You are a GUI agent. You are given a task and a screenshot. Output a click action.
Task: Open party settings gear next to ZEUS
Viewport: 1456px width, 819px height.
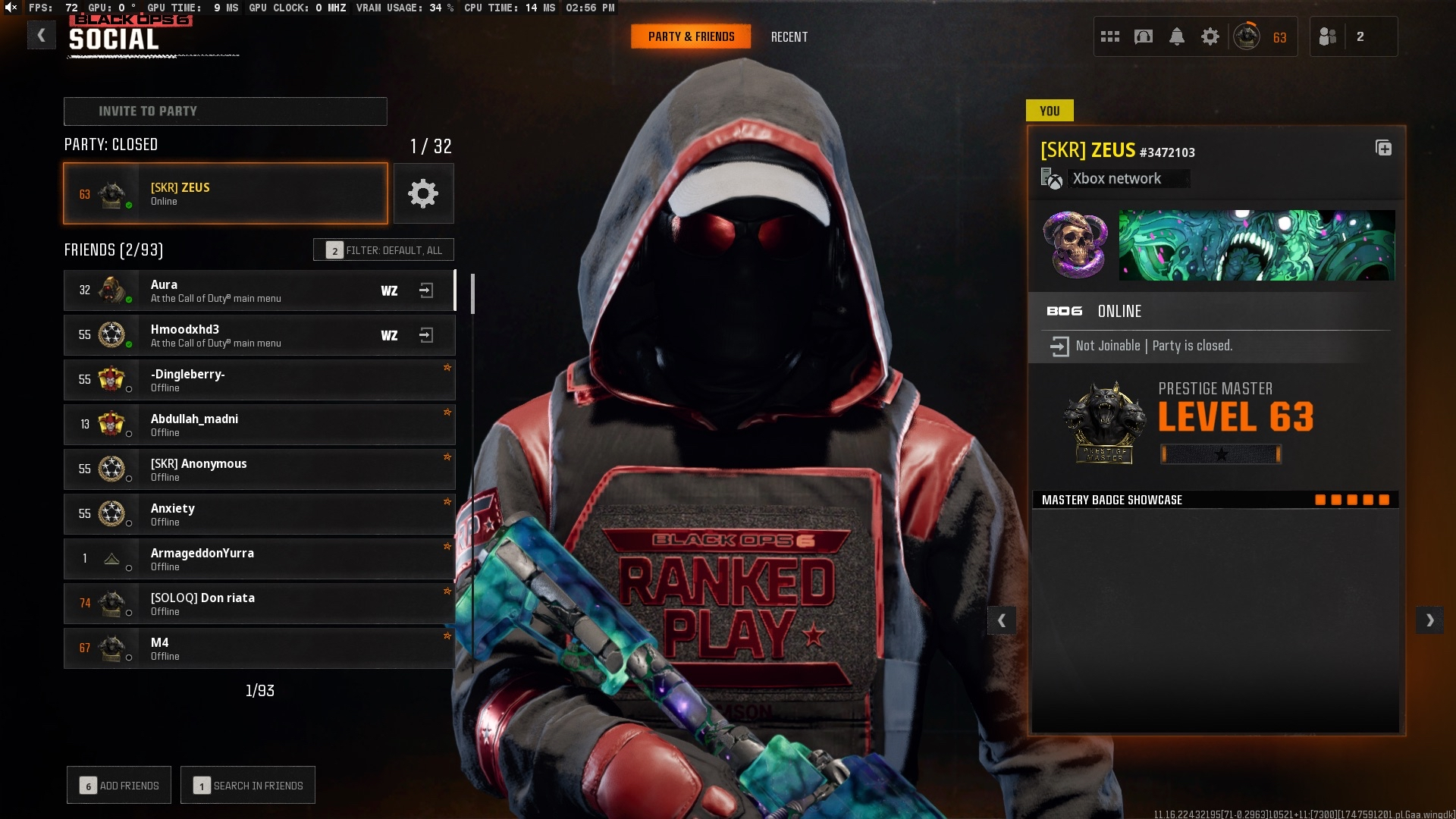coord(423,193)
